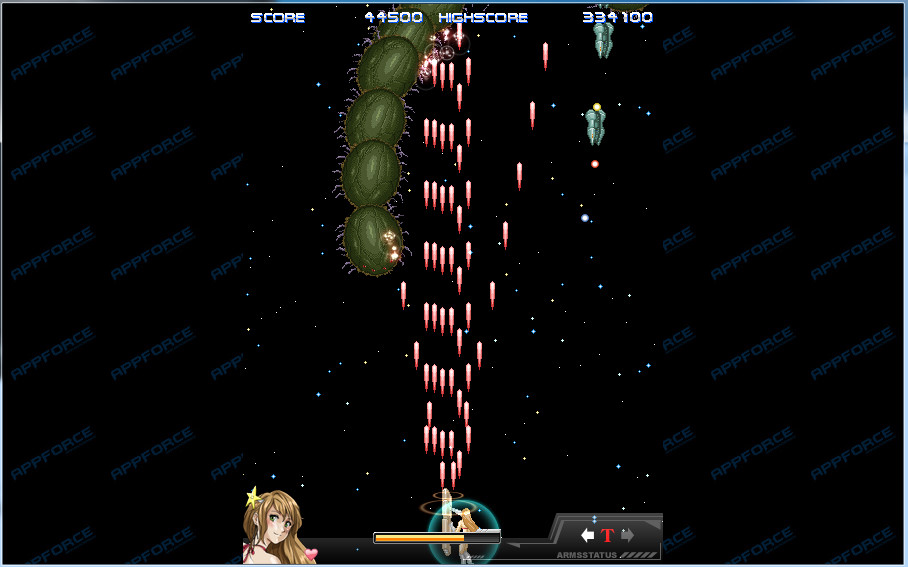
Task: Click the left arrow in the arms status panel
Action: coord(588,535)
